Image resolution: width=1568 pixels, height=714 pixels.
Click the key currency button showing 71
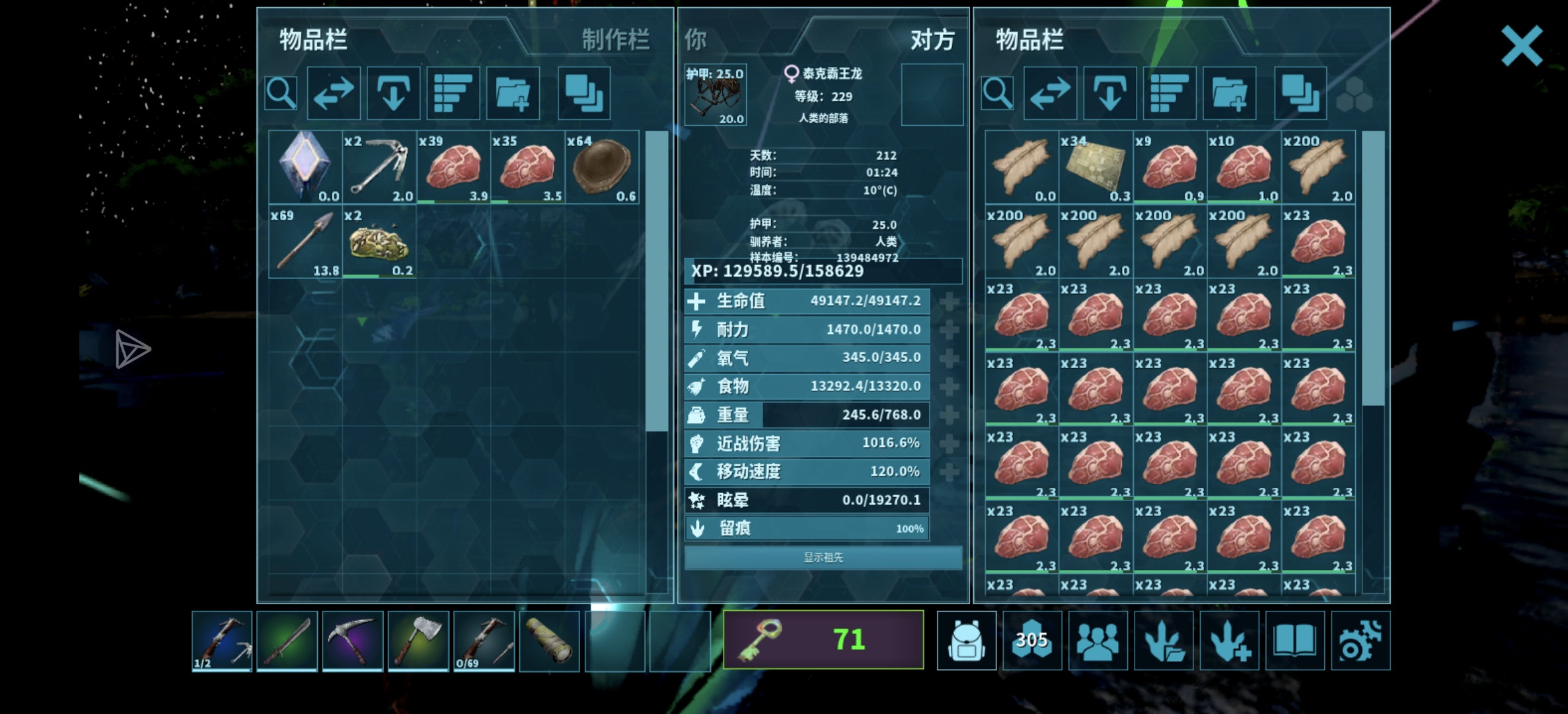[x=823, y=639]
